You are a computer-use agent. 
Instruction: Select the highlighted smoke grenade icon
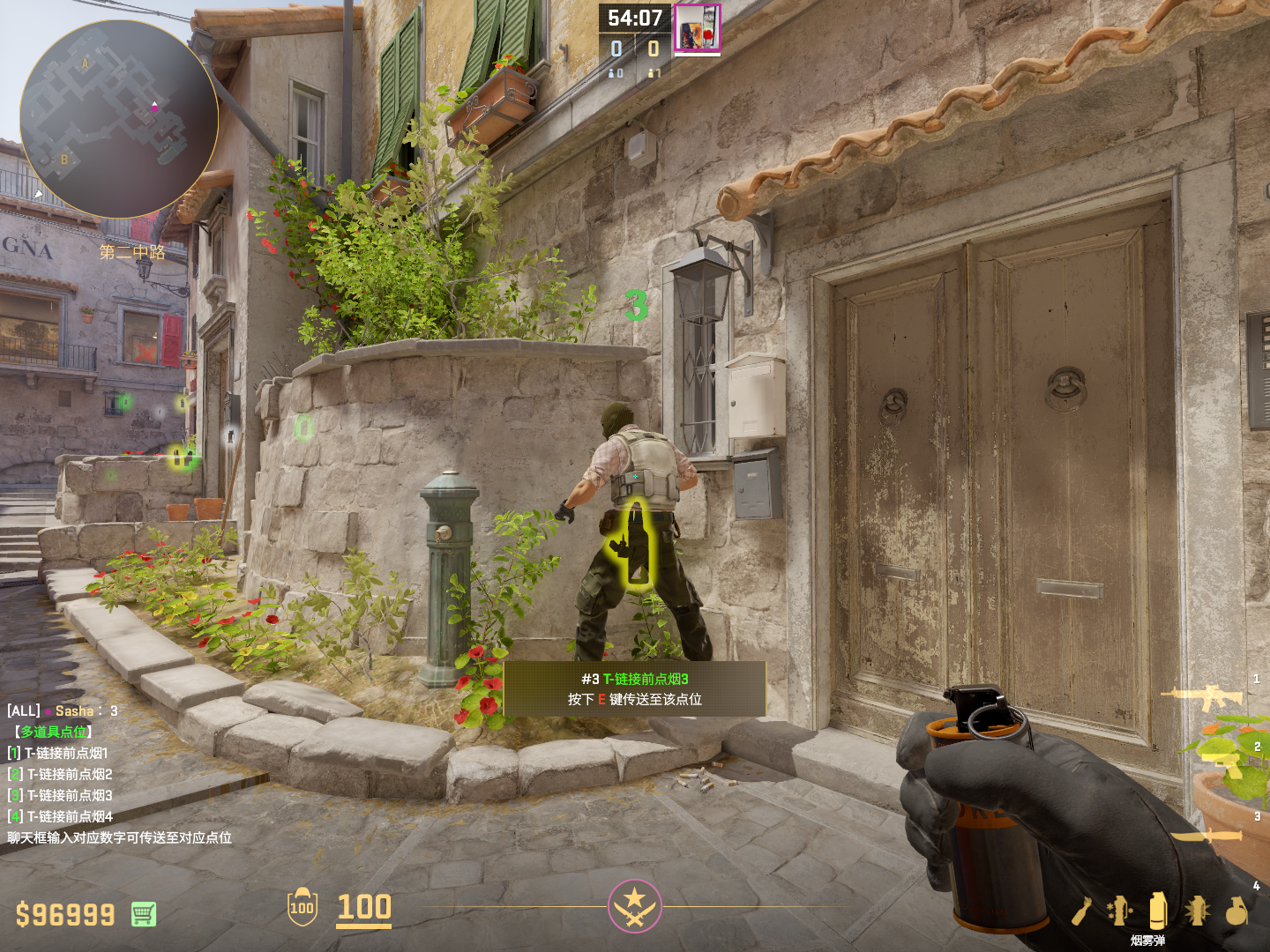tap(1158, 910)
